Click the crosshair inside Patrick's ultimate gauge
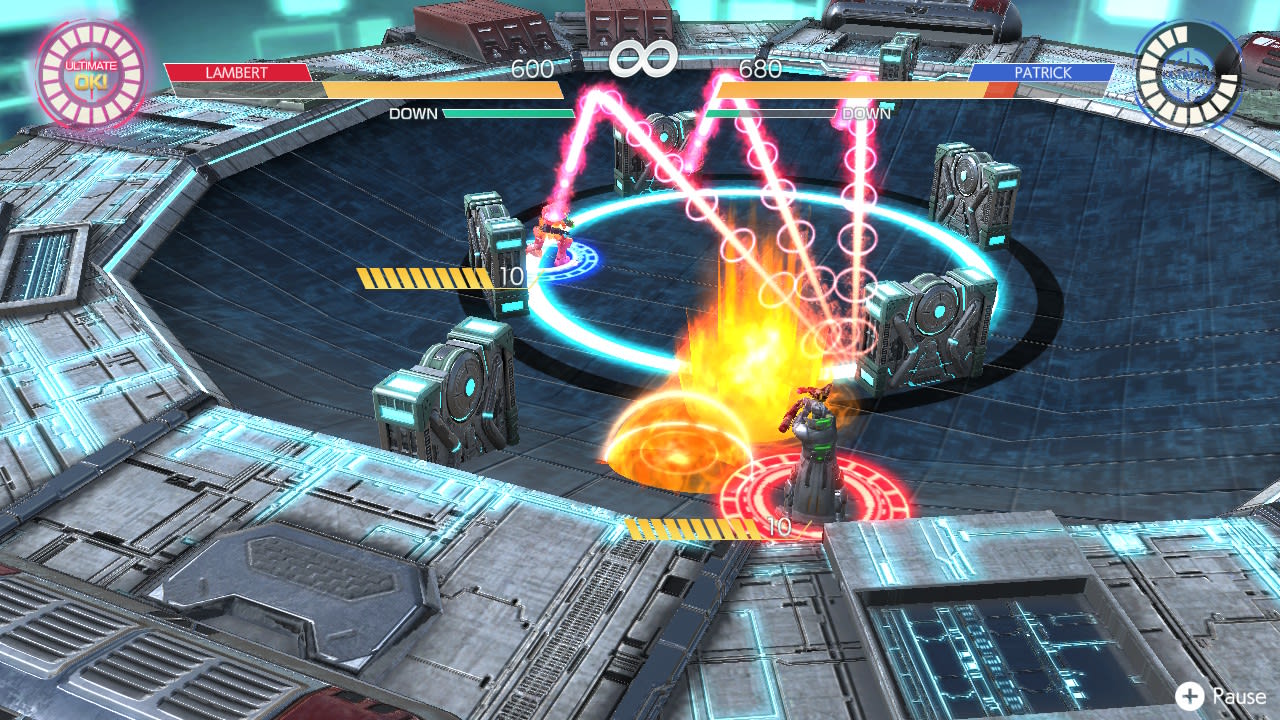The image size is (1280, 720). tap(1186, 72)
